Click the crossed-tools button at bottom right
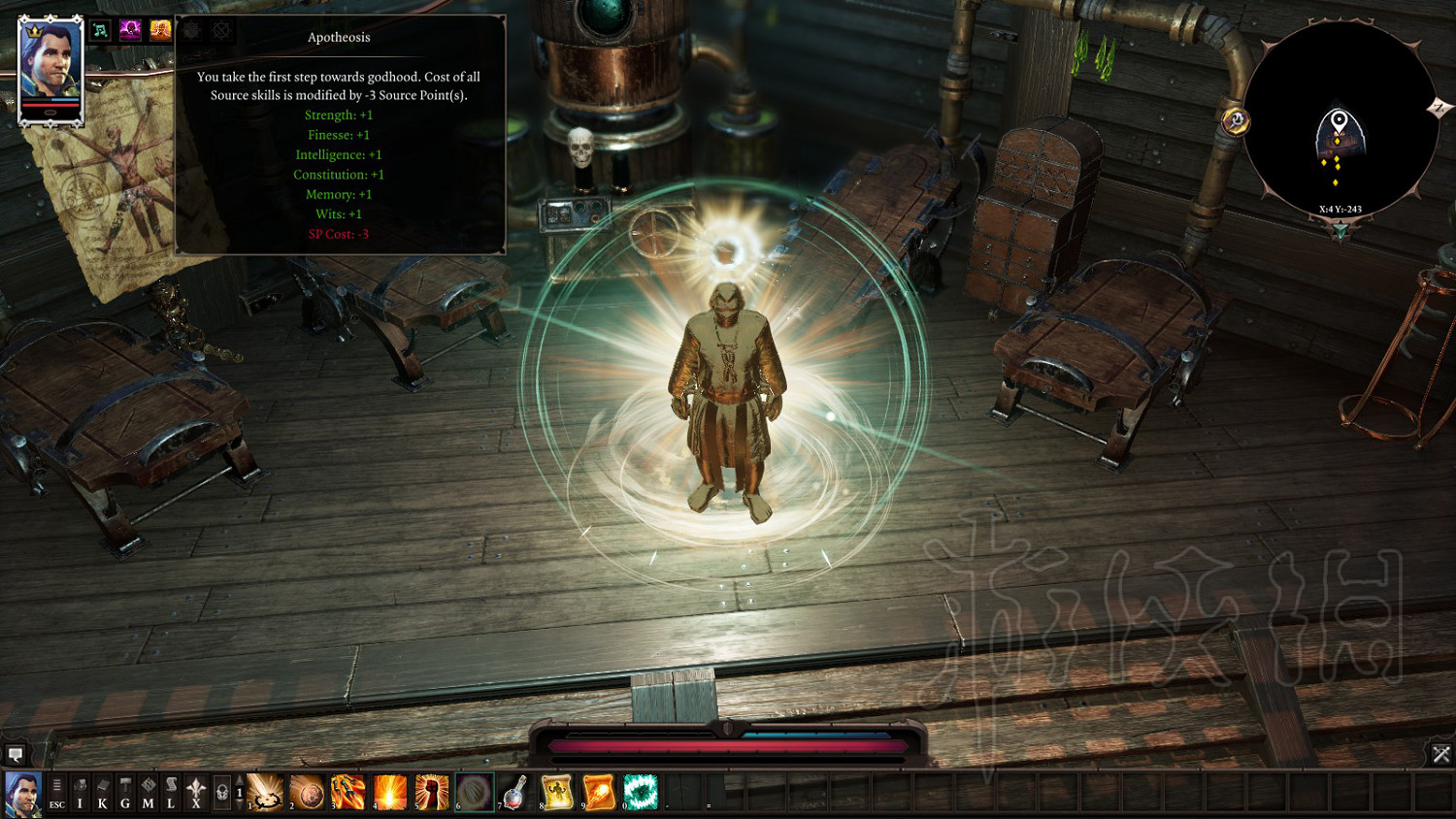Viewport: 1456px width, 819px height. 1440,754
